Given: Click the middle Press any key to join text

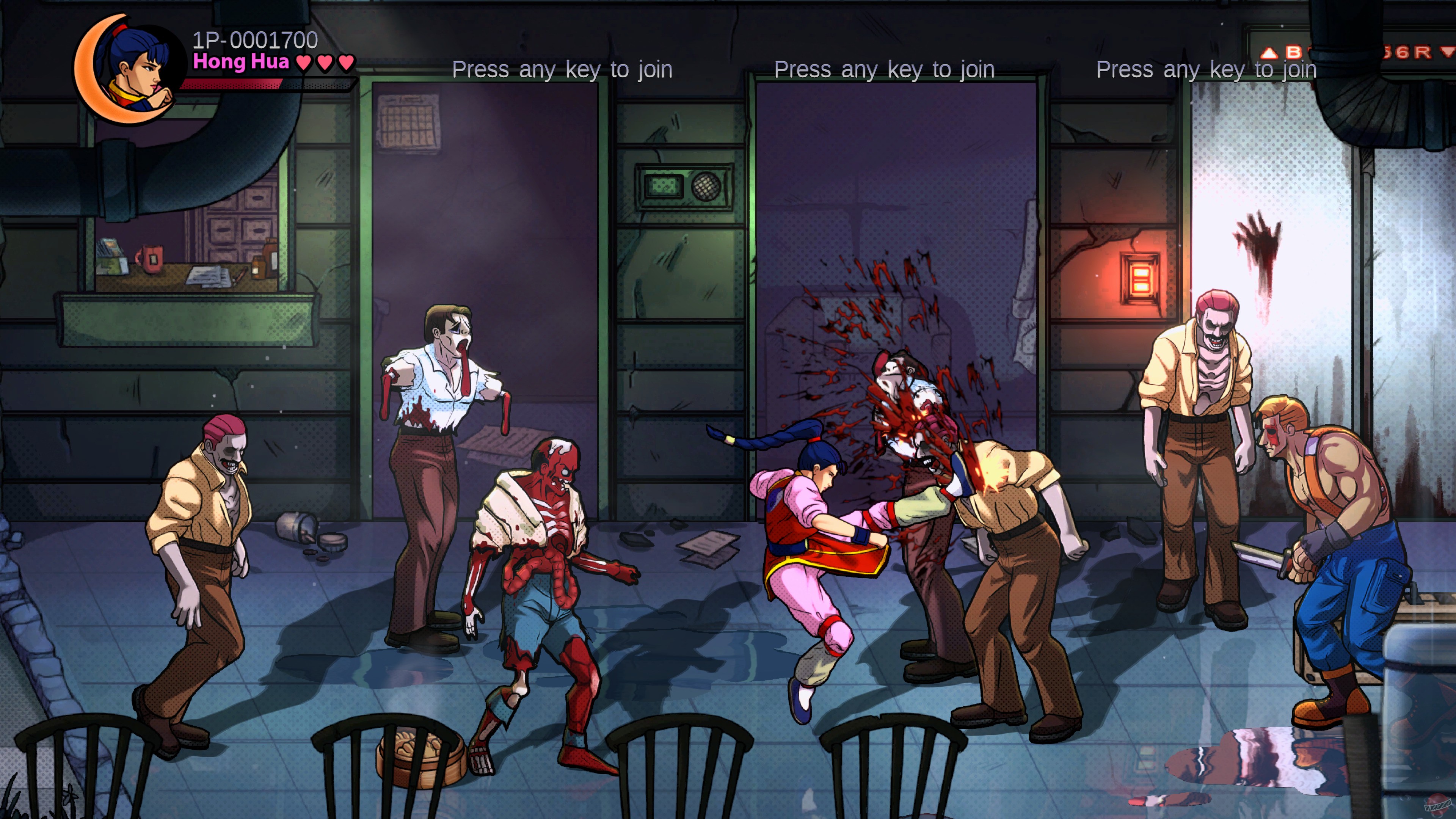Looking at the screenshot, I should pos(885,70).
